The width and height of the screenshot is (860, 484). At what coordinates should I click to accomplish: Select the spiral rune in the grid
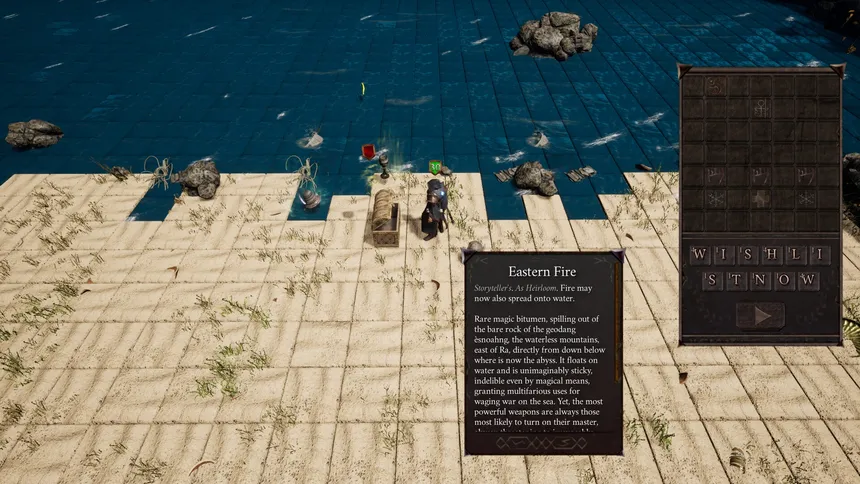pyautogui.click(x=715, y=86)
